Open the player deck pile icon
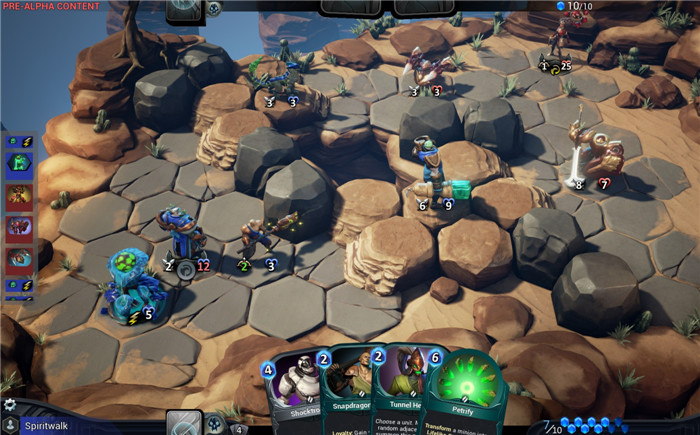 (184, 423)
